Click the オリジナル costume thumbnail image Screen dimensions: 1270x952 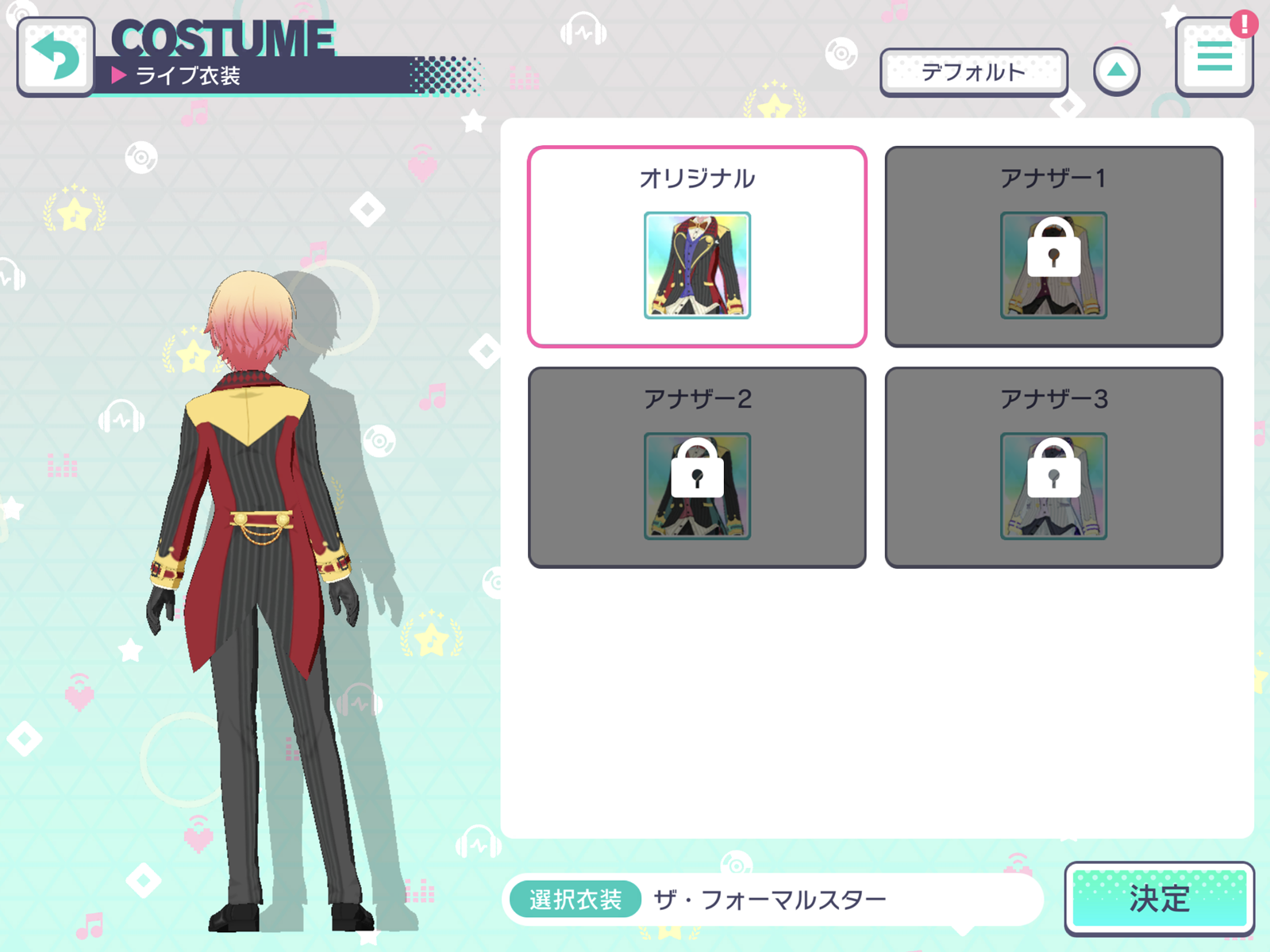pos(697,266)
